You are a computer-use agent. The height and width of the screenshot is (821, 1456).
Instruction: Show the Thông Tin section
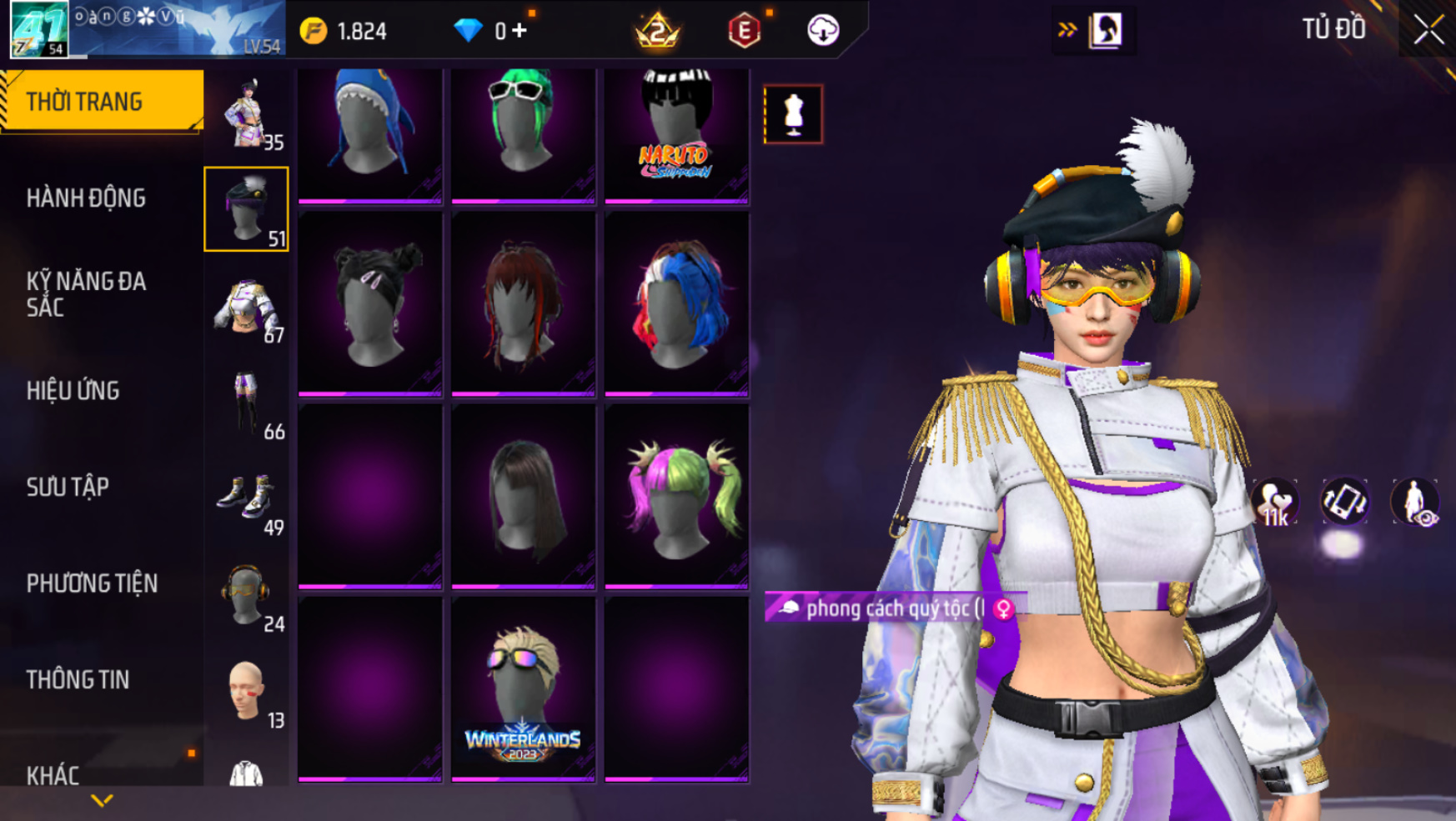click(x=78, y=679)
